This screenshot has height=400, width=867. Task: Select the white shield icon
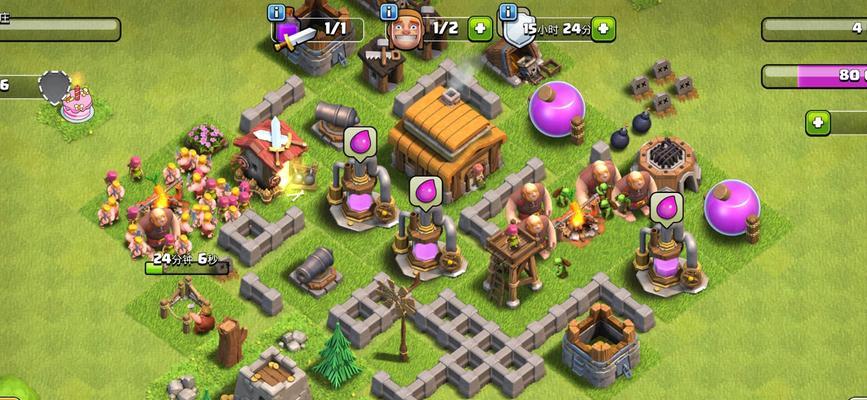click(x=518, y=32)
